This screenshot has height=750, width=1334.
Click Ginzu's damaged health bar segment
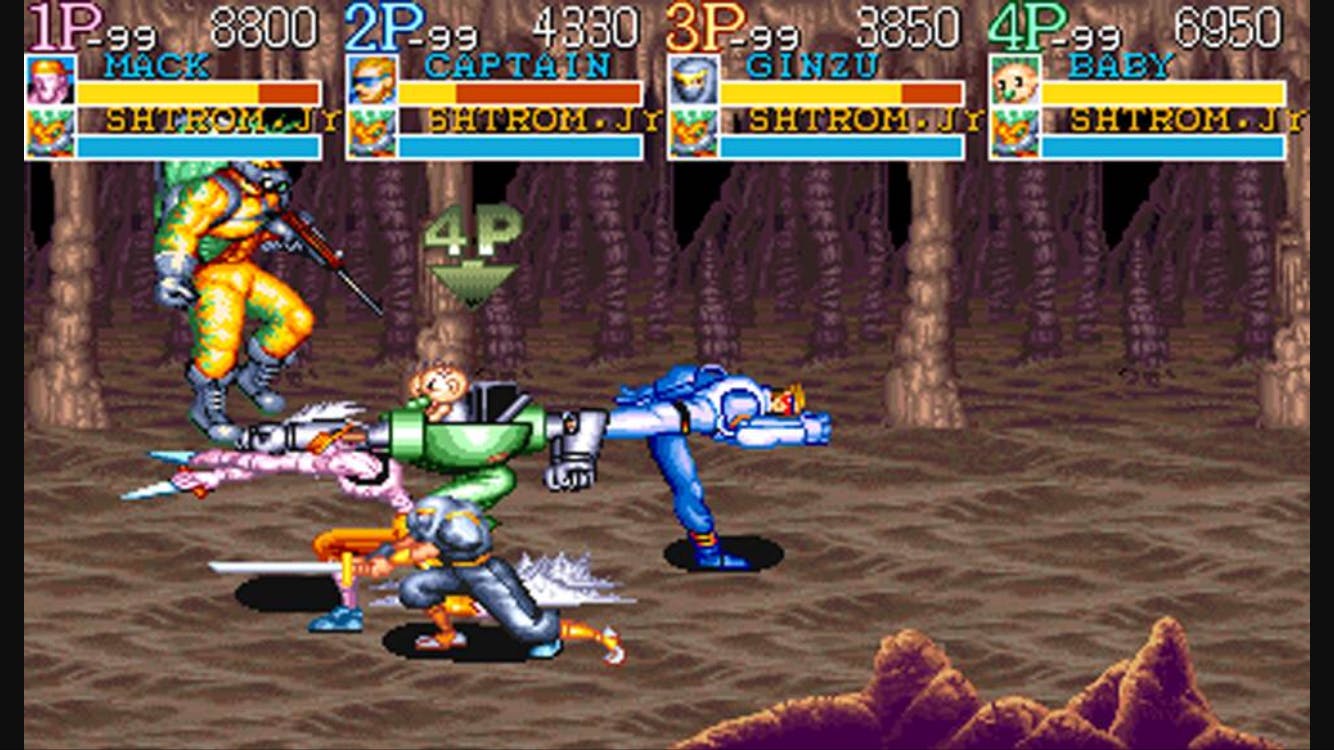click(930, 92)
